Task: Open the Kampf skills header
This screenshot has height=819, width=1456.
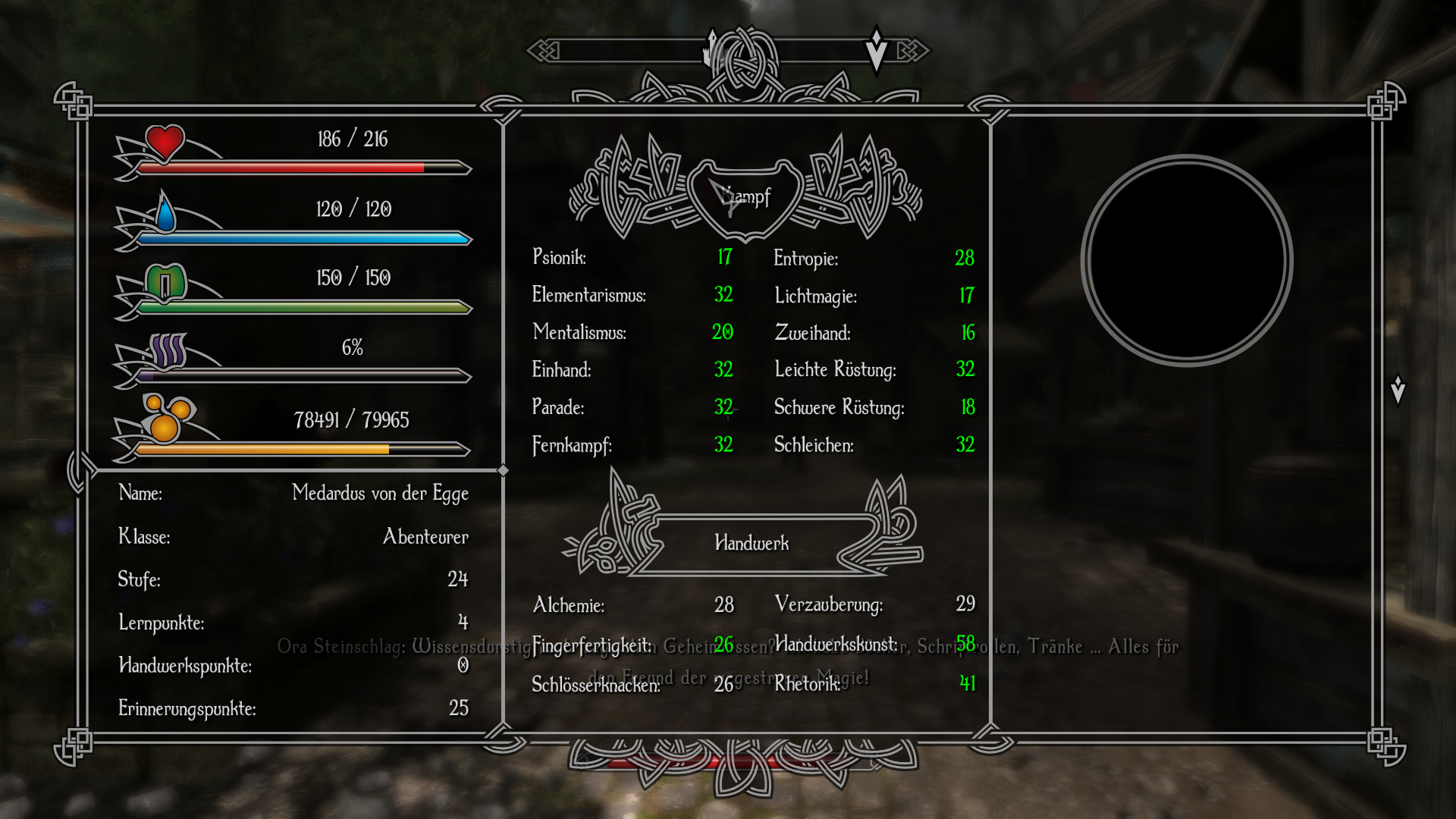Action: (746, 197)
